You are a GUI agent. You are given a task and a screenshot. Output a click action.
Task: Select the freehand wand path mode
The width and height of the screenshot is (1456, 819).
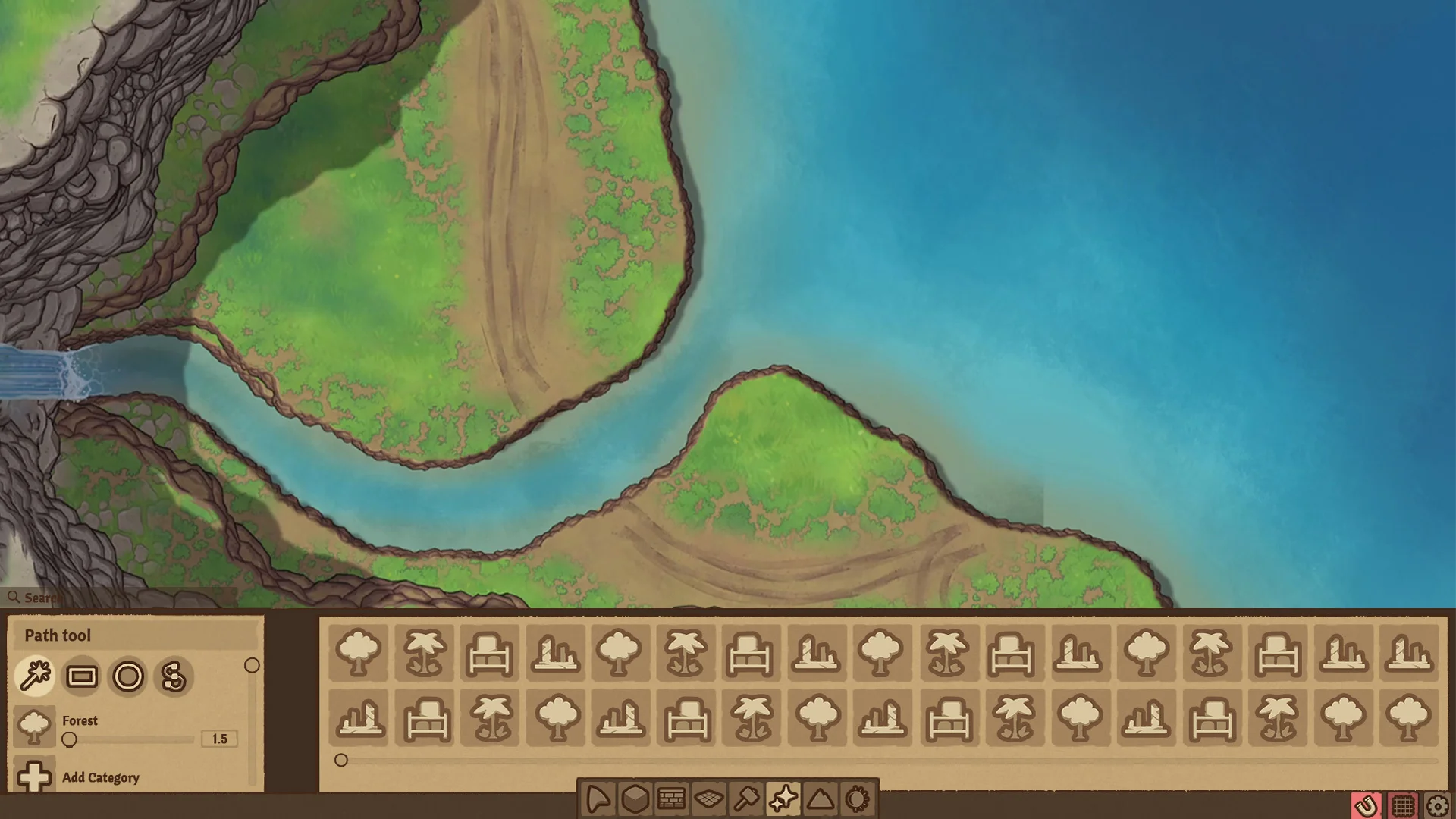pyautogui.click(x=35, y=677)
